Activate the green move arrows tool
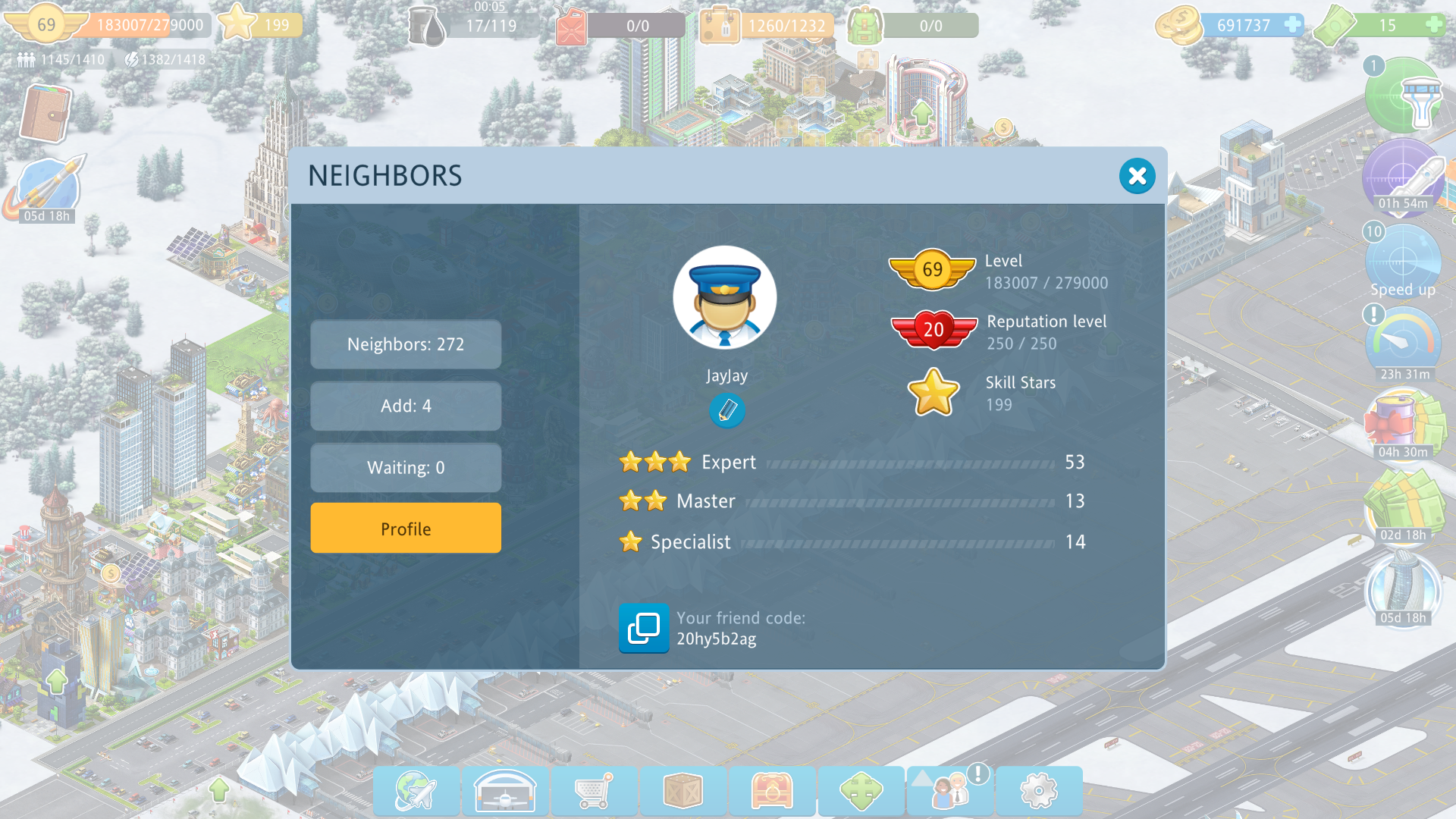The height and width of the screenshot is (819, 1456). click(861, 791)
